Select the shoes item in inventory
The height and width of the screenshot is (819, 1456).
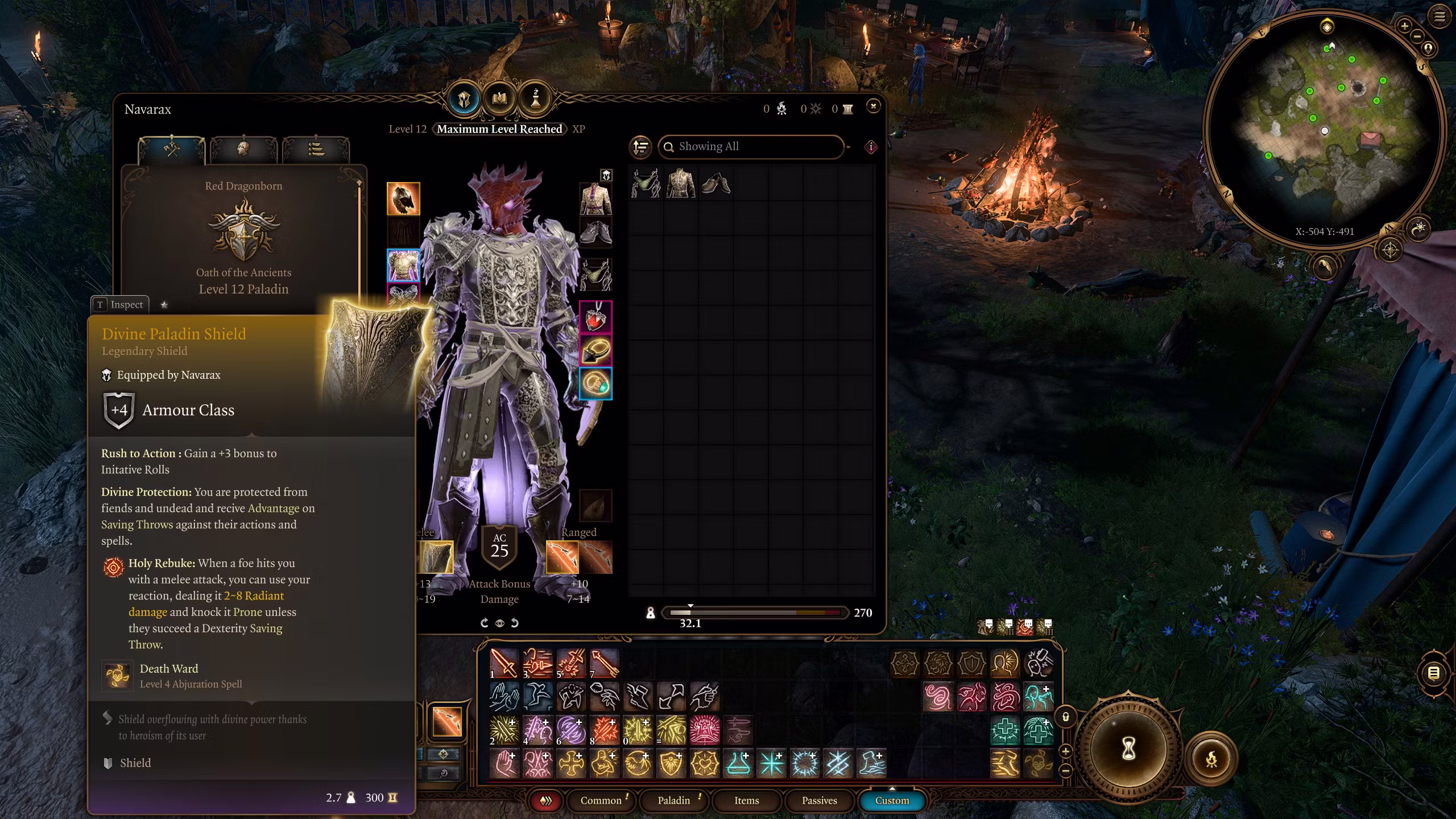point(715,184)
